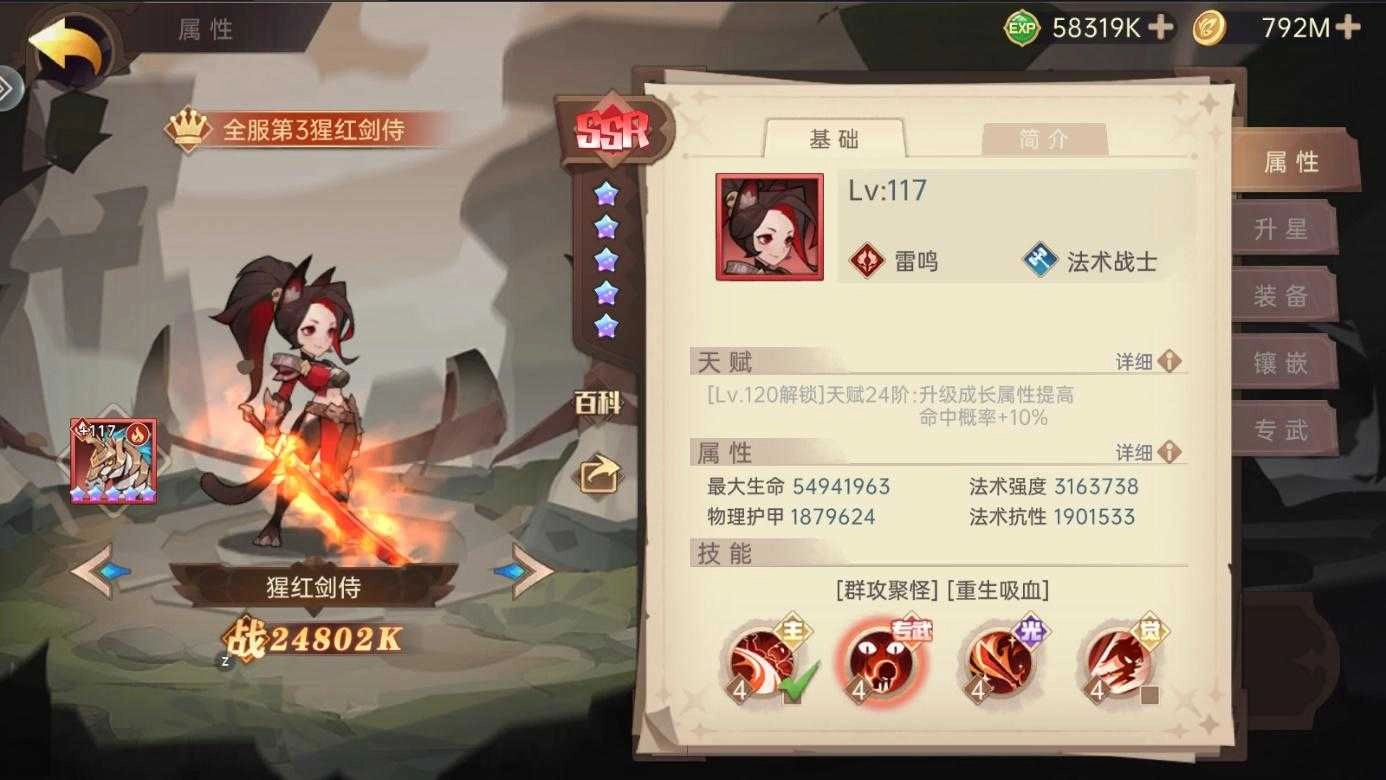
Task: Switch to the 简介 tab
Action: (1044, 140)
